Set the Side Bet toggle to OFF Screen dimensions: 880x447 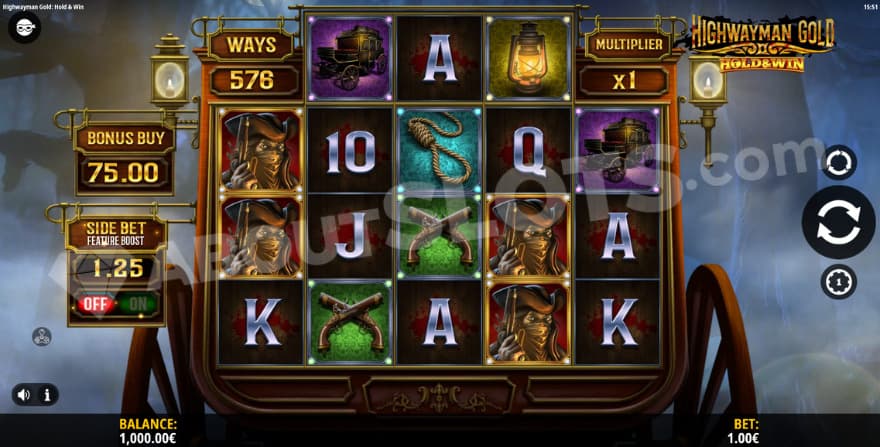point(96,303)
